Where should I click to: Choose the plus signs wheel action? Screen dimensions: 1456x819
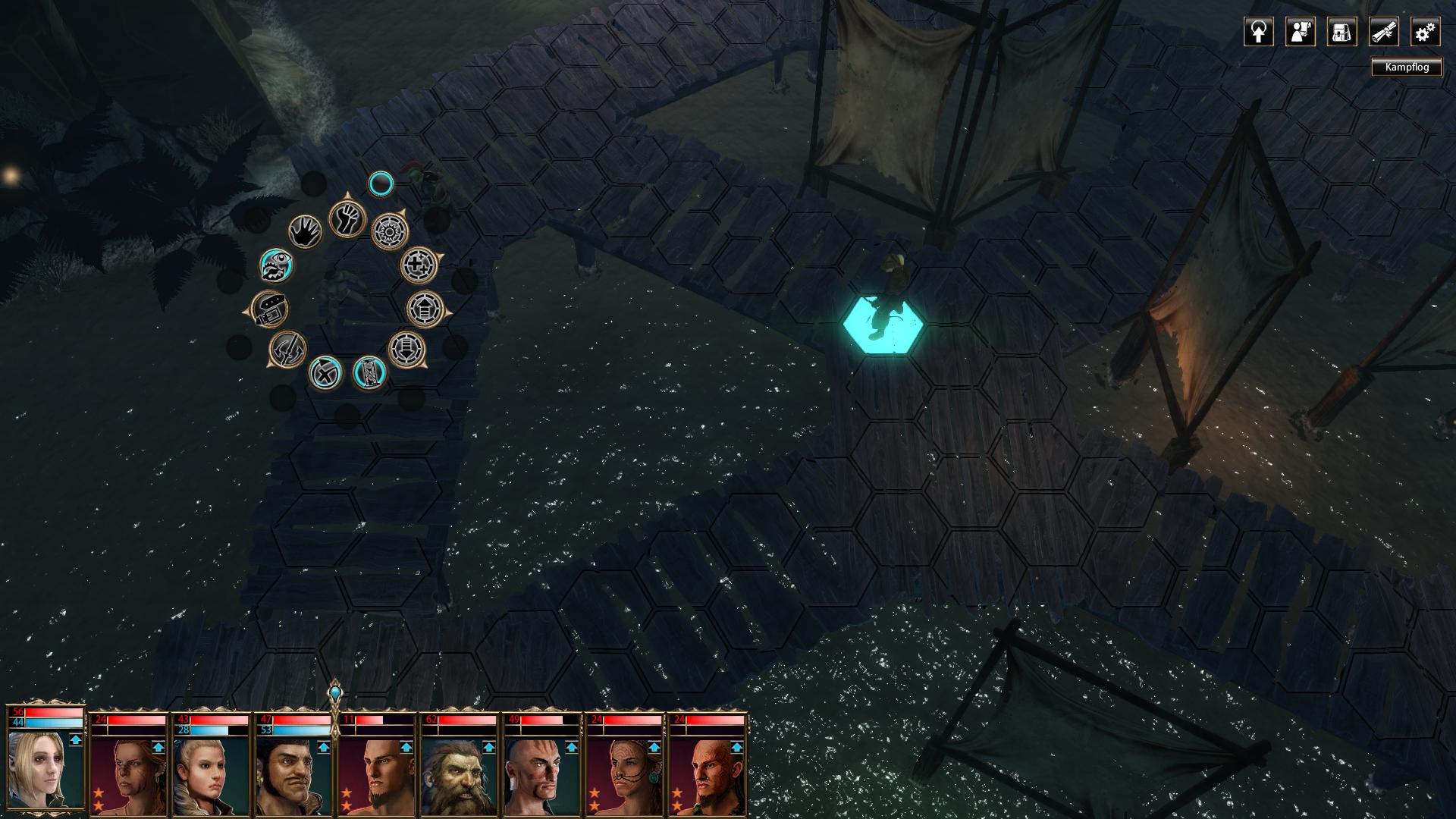419,265
